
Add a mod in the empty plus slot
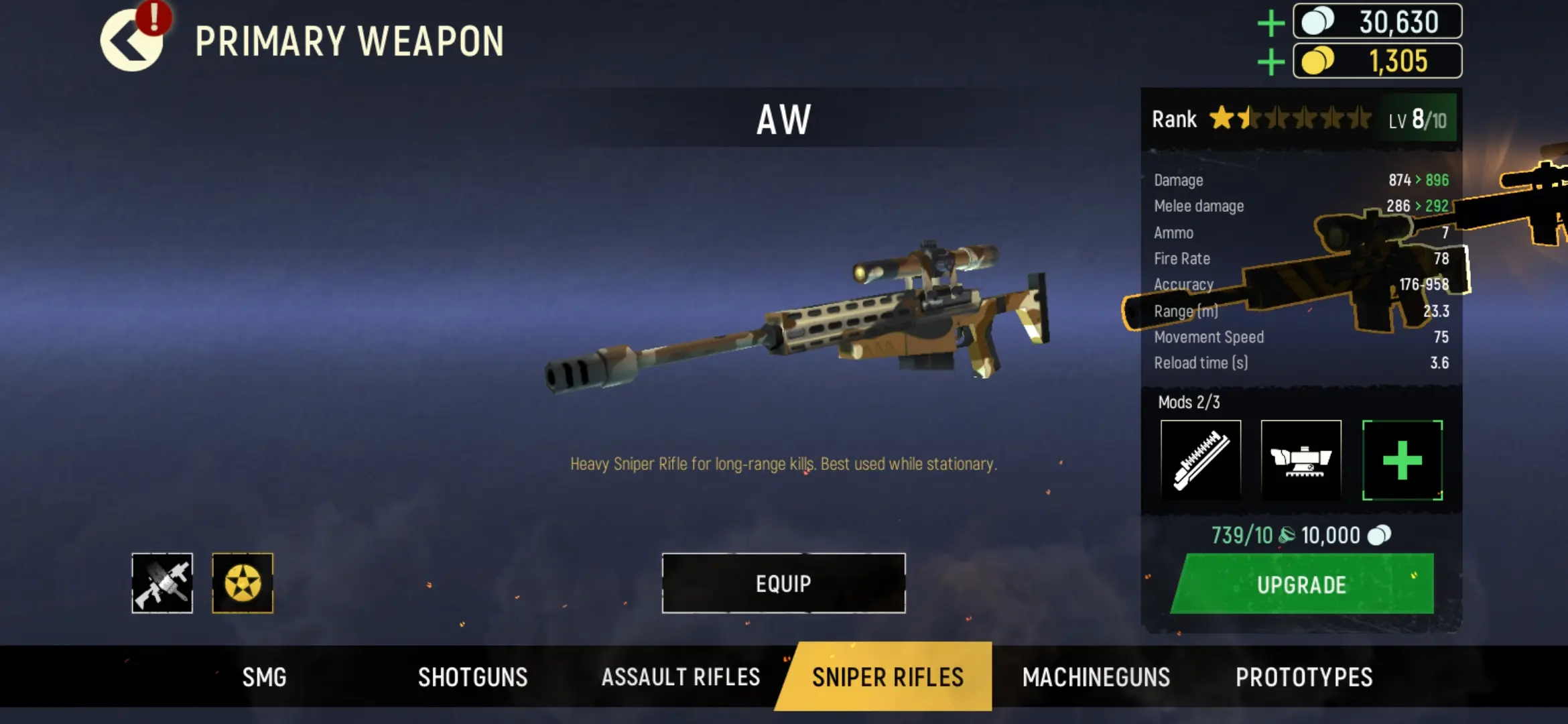1402,460
